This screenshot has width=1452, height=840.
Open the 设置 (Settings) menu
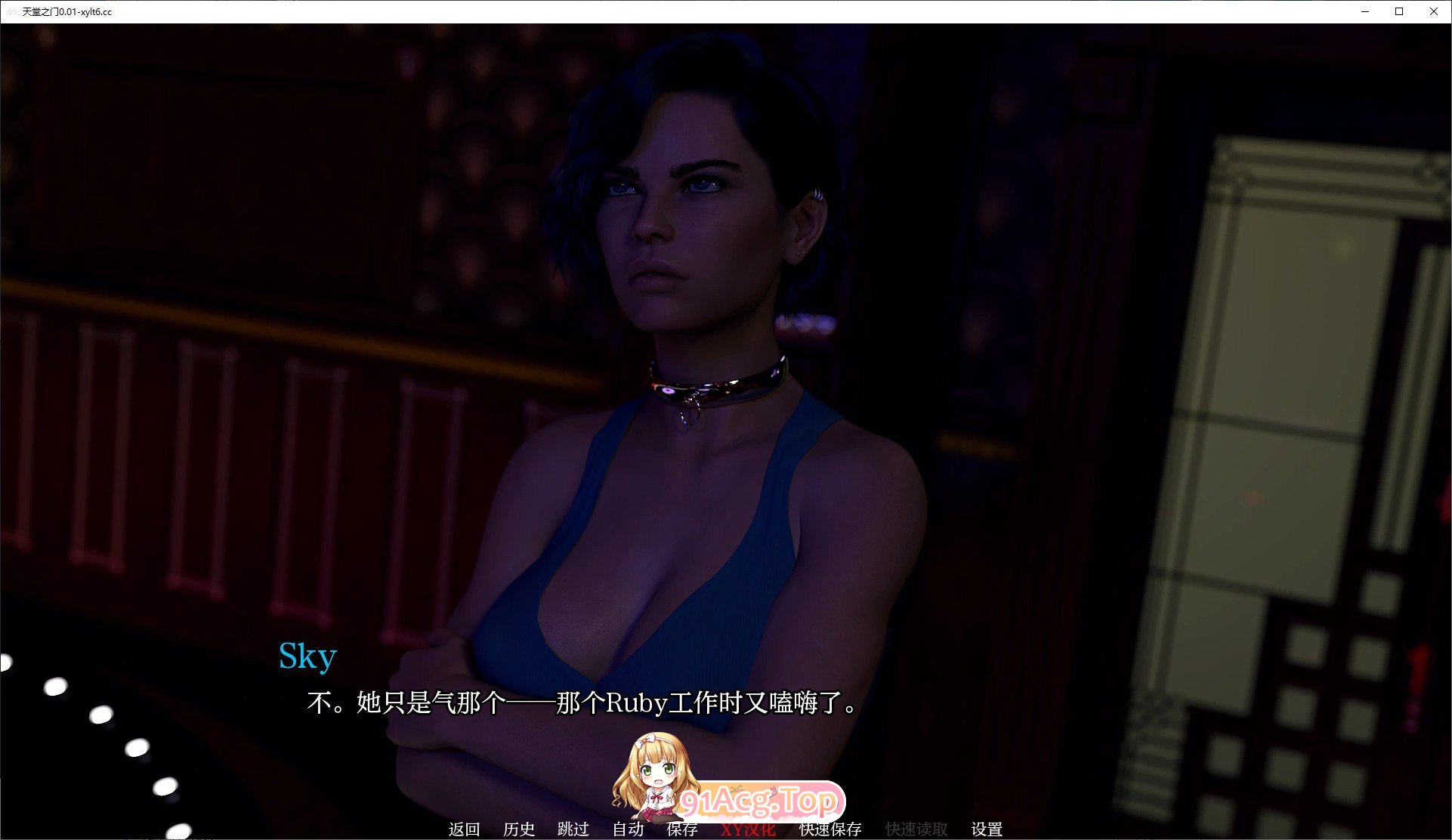[x=987, y=829]
